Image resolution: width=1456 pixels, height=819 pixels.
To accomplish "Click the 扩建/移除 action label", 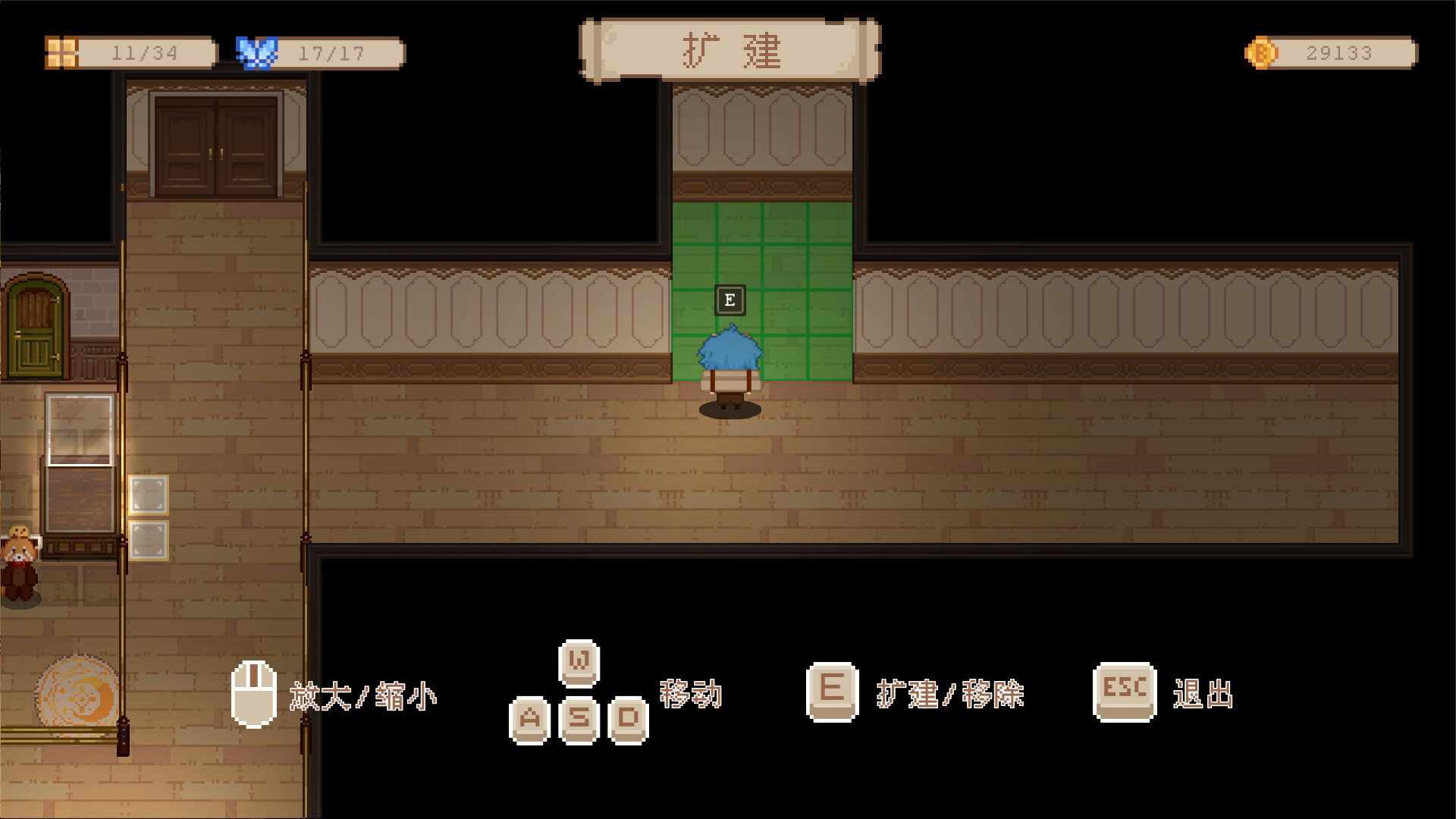I will (950, 692).
